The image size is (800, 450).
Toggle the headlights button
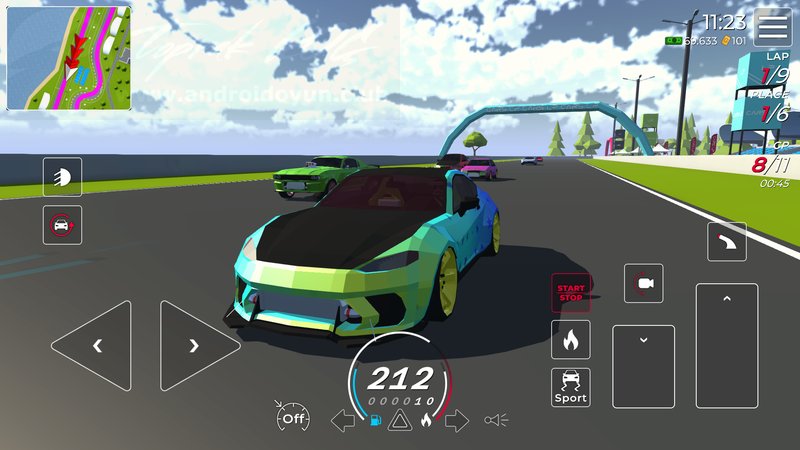click(x=62, y=177)
